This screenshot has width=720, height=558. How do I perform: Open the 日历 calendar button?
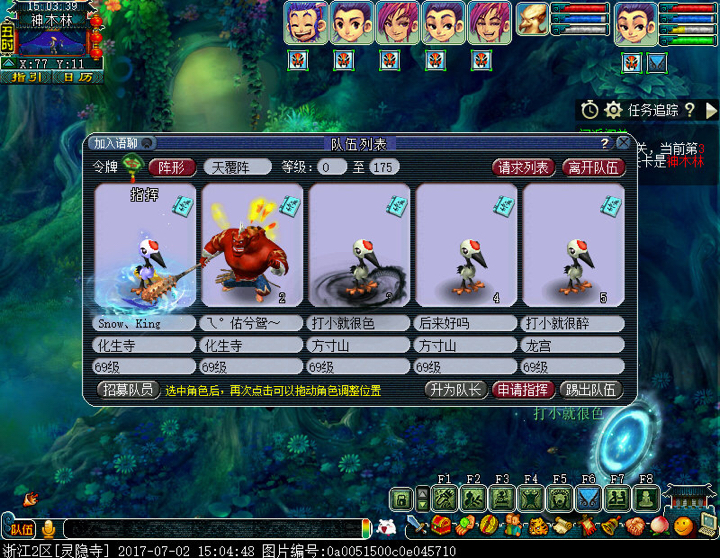(76, 76)
